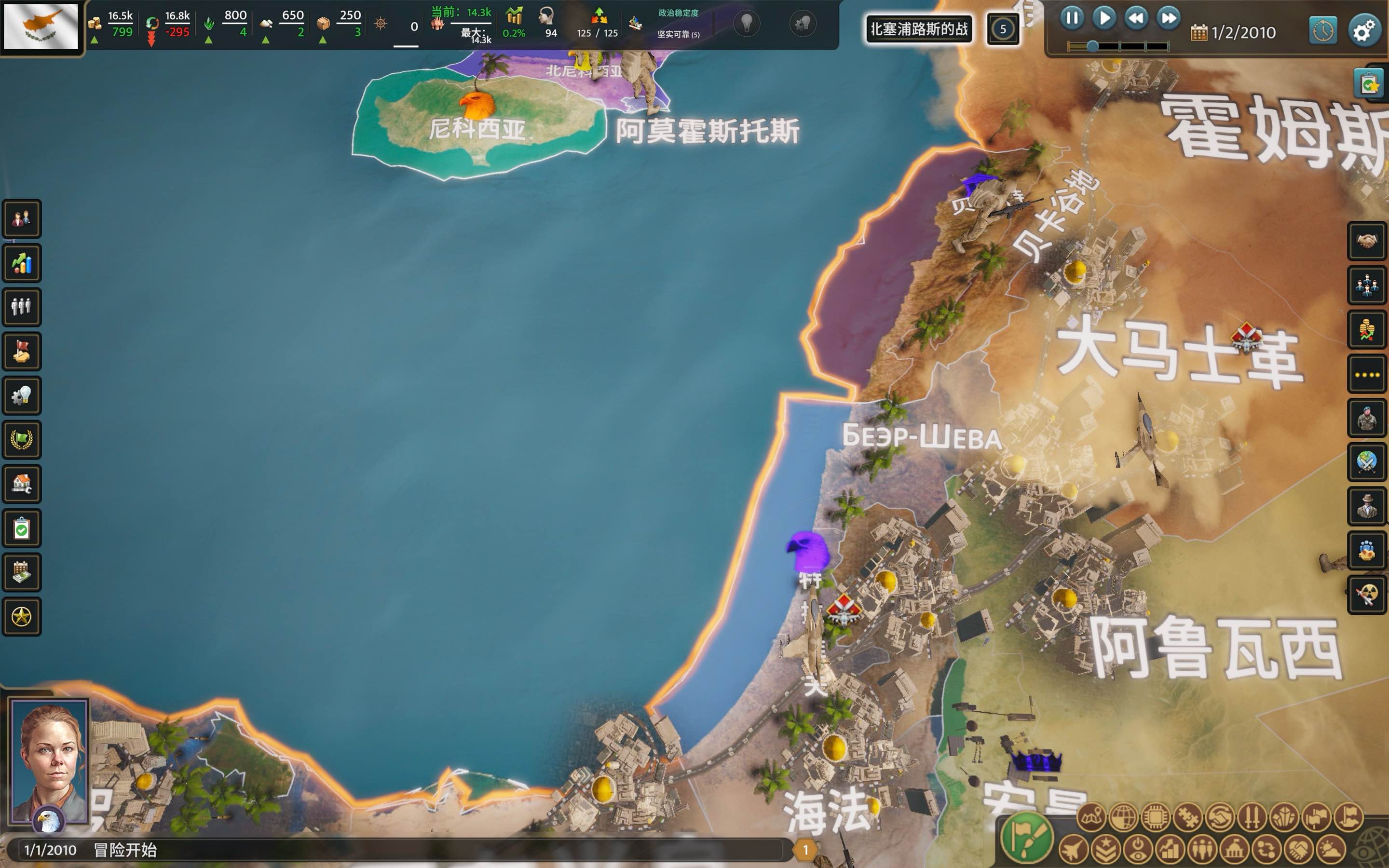Image resolution: width=1389 pixels, height=868 pixels.
Task: Pause the game simulation
Action: click(x=1072, y=18)
